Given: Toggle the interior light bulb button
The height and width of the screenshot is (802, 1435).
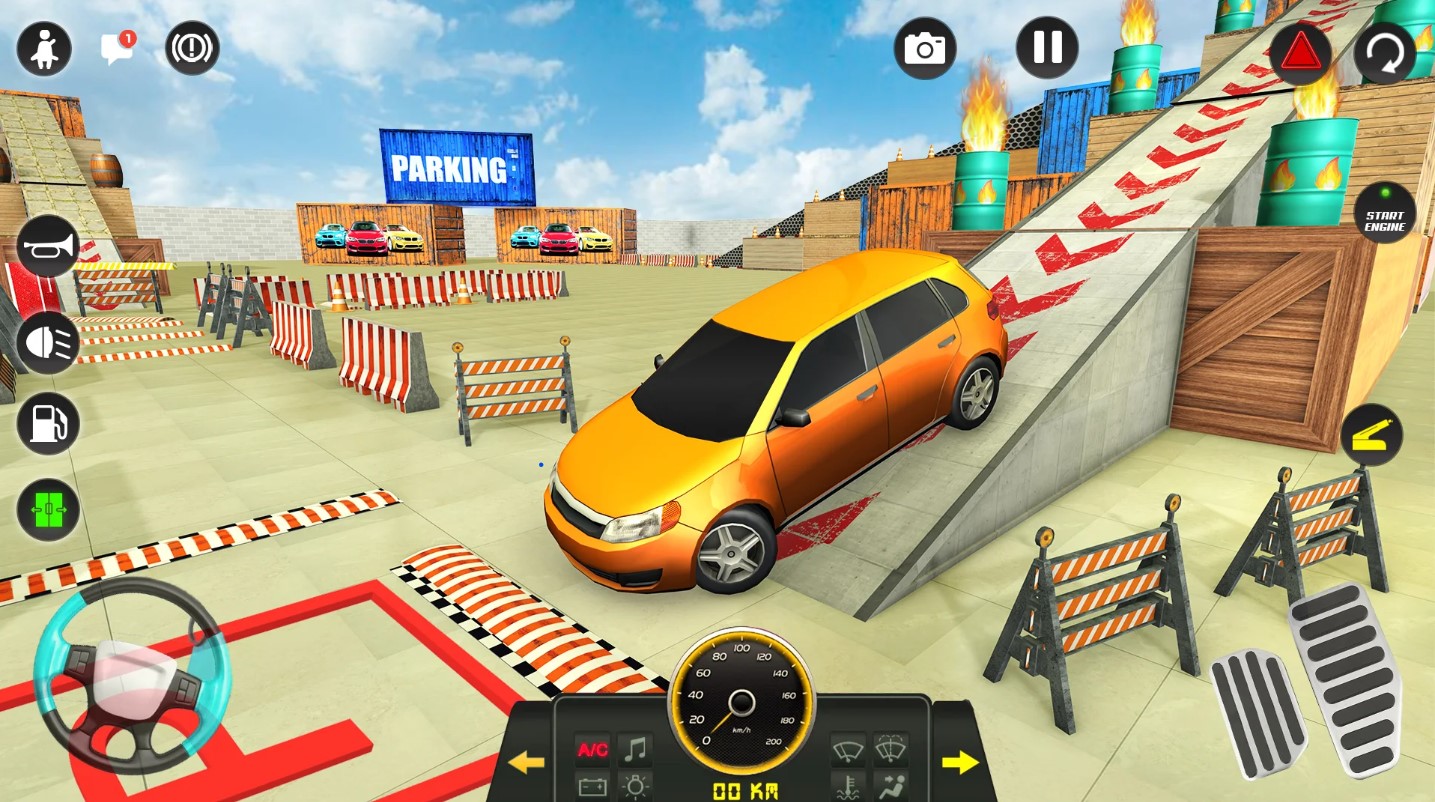Looking at the screenshot, I should tap(635, 785).
